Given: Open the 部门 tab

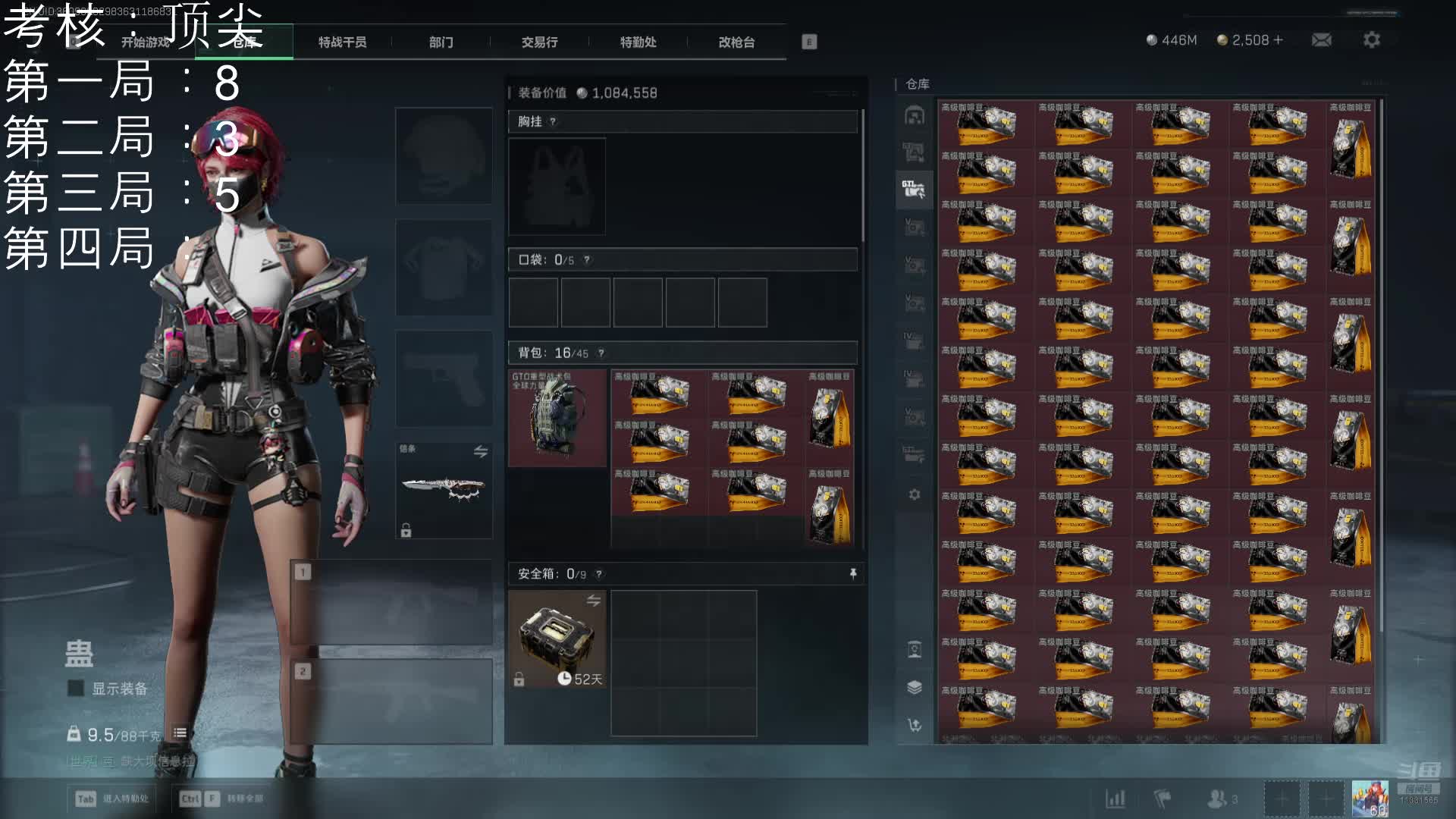Looking at the screenshot, I should click(441, 42).
